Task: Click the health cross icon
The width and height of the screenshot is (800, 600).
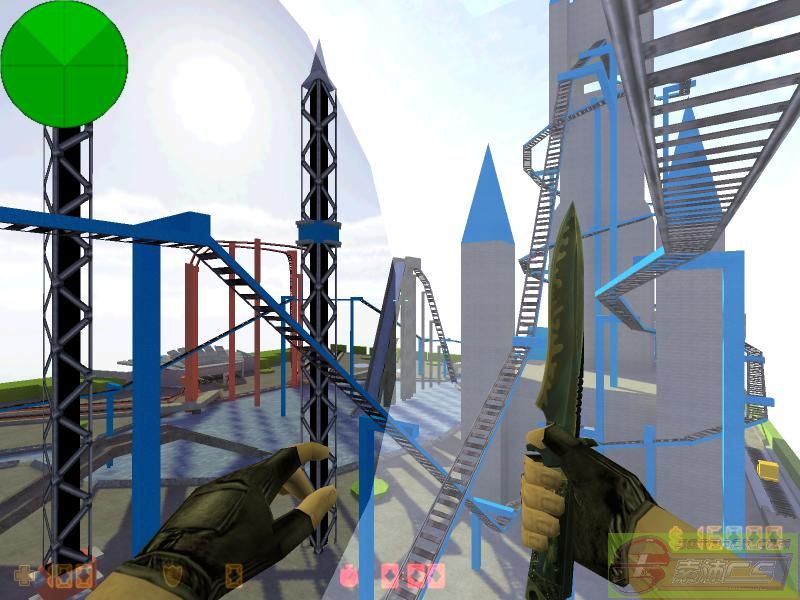Action: pyautogui.click(x=21, y=576)
